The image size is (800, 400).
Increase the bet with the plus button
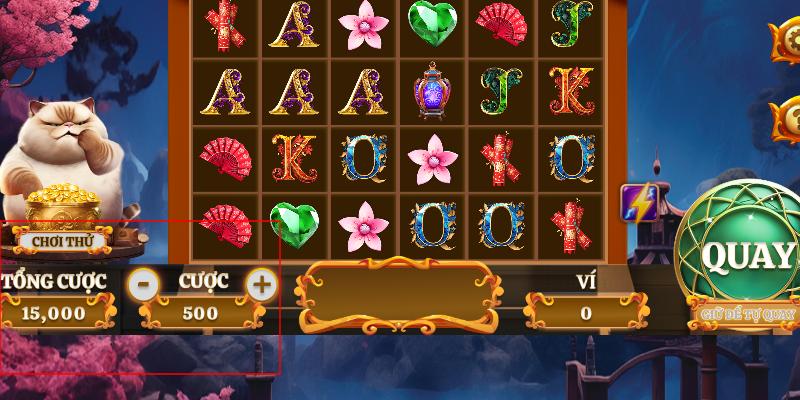click(261, 285)
